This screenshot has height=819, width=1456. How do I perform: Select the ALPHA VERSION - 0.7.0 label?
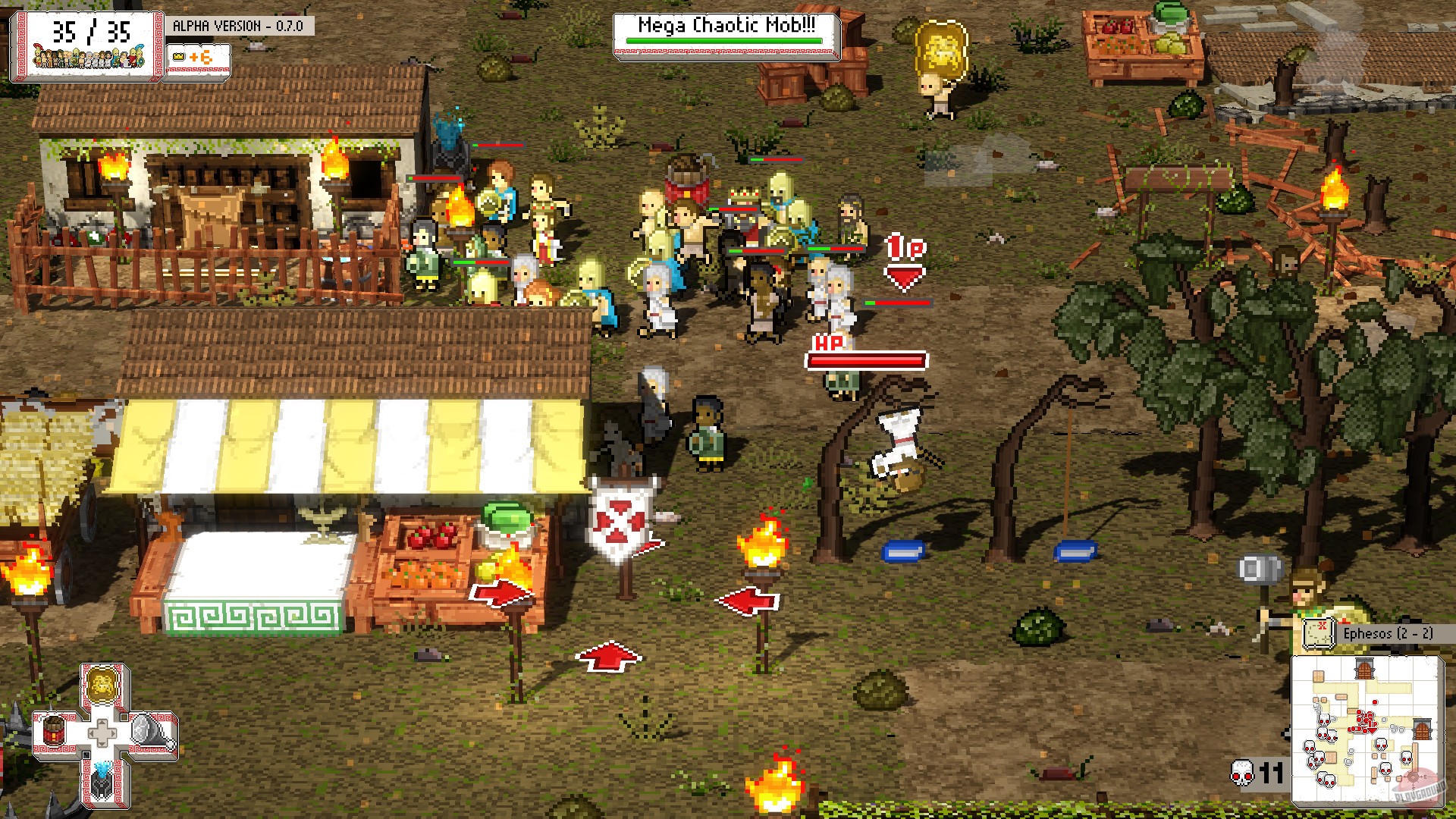click(x=240, y=25)
